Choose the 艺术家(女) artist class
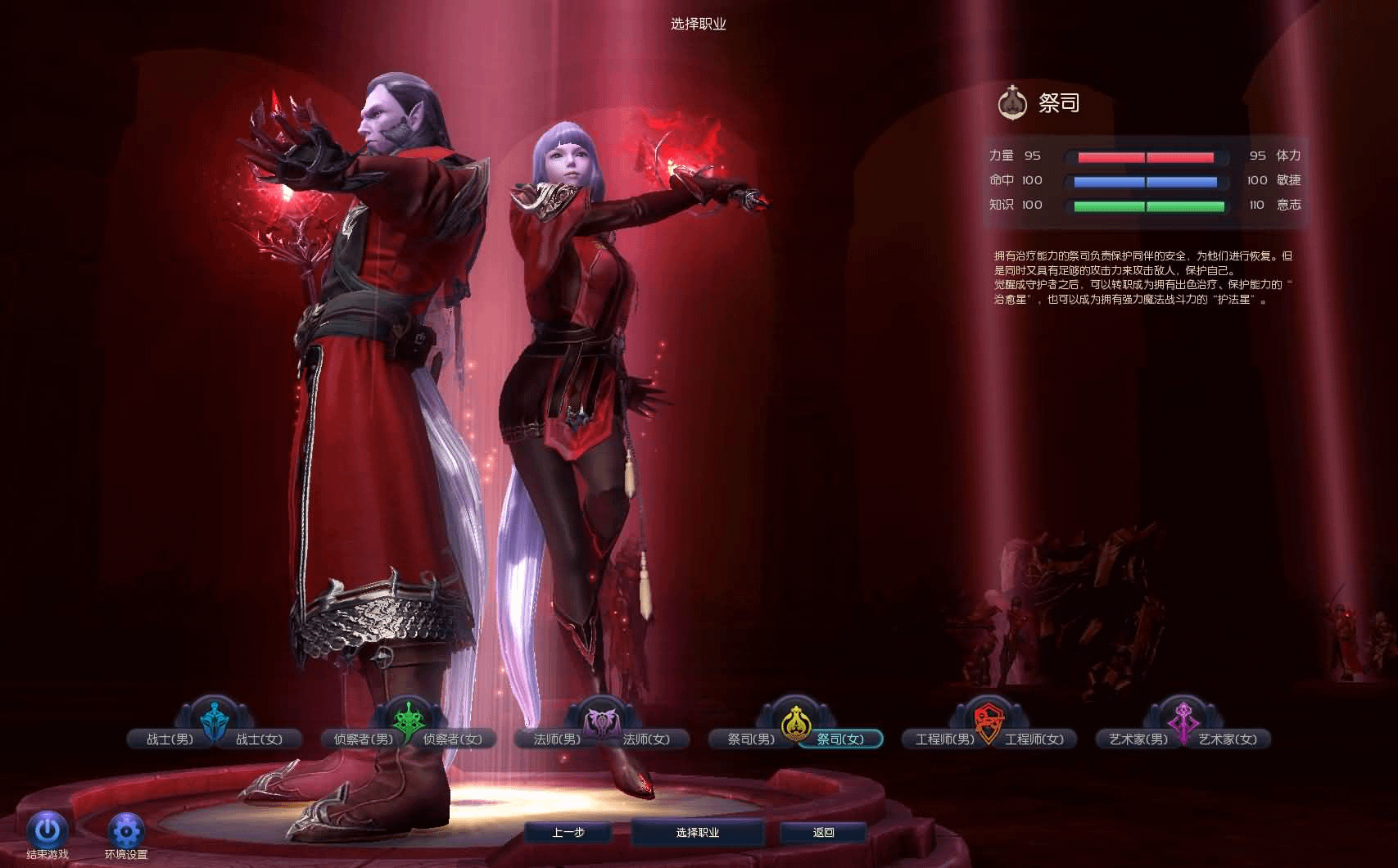1398x868 pixels. point(1228,739)
